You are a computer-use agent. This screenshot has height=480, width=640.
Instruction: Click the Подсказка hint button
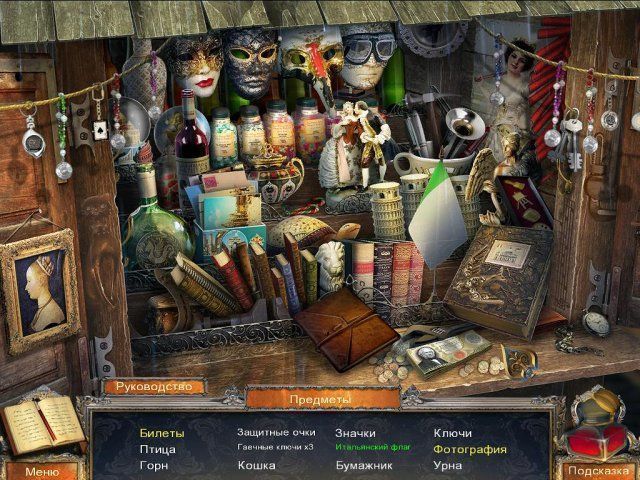click(597, 471)
